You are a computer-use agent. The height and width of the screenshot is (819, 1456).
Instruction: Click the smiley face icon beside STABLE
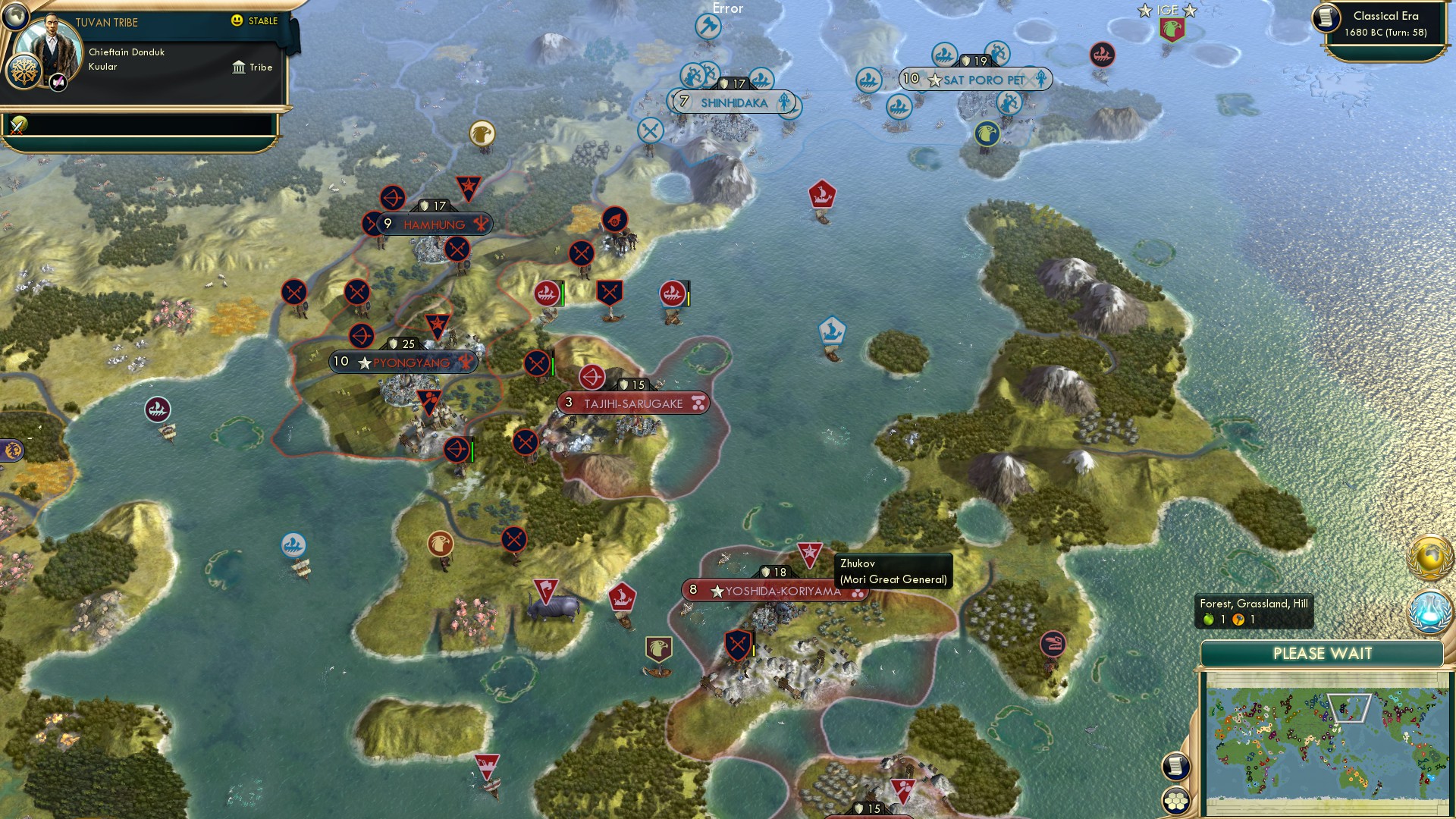pos(238,22)
